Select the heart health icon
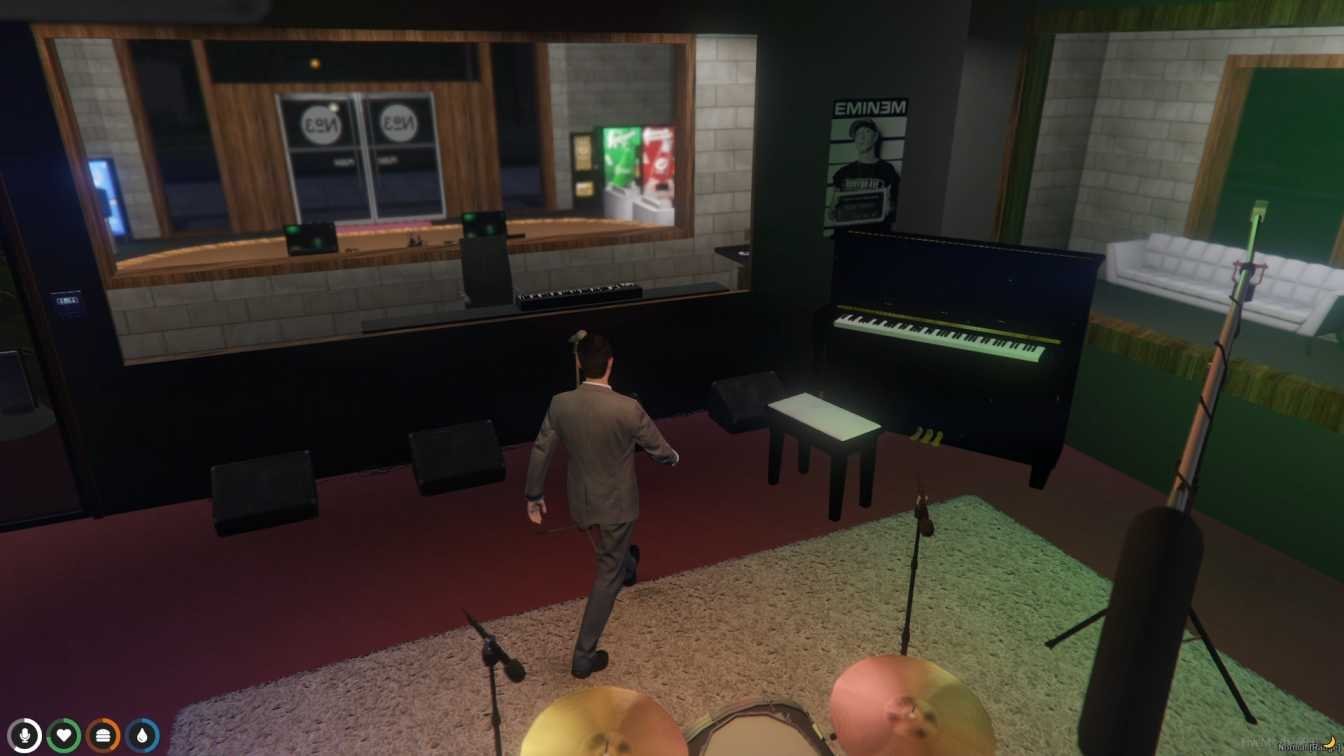This screenshot has width=1344, height=756. (x=64, y=736)
